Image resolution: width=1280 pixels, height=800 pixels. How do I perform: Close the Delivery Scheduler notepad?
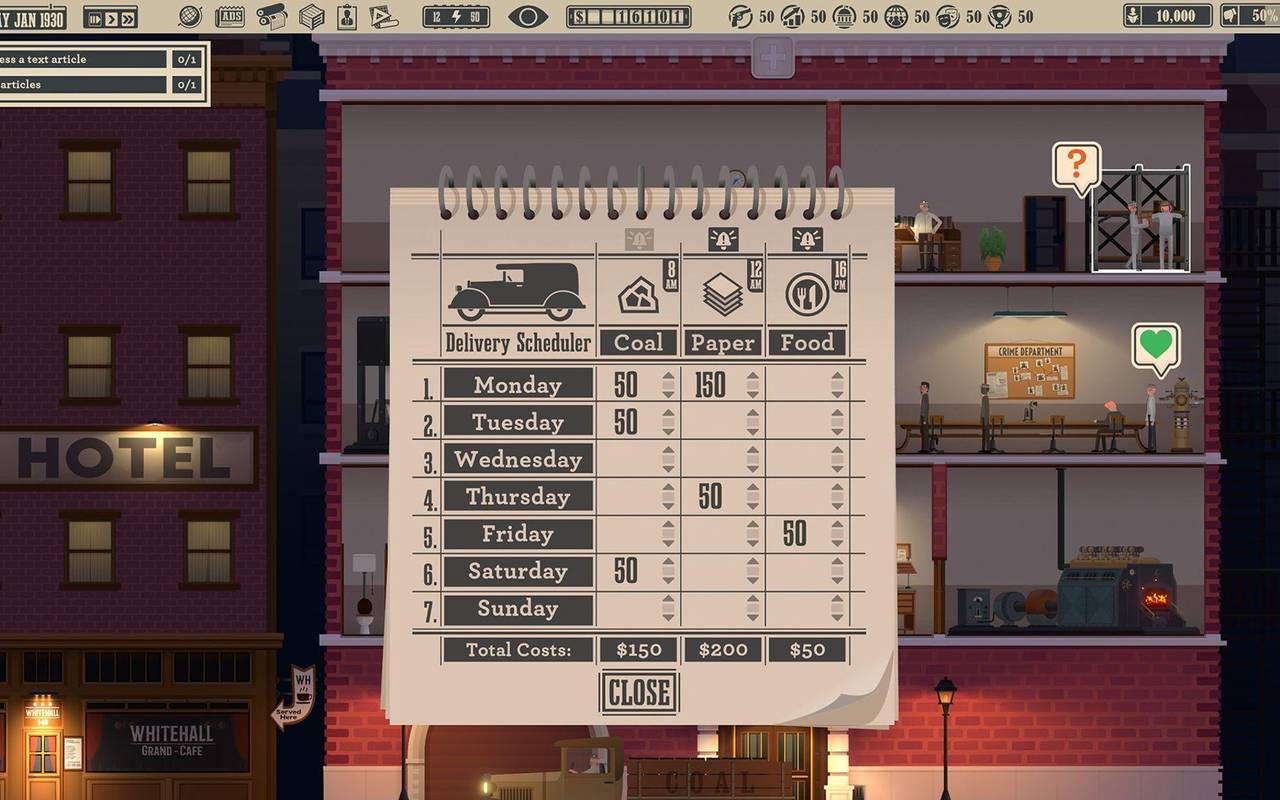638,690
